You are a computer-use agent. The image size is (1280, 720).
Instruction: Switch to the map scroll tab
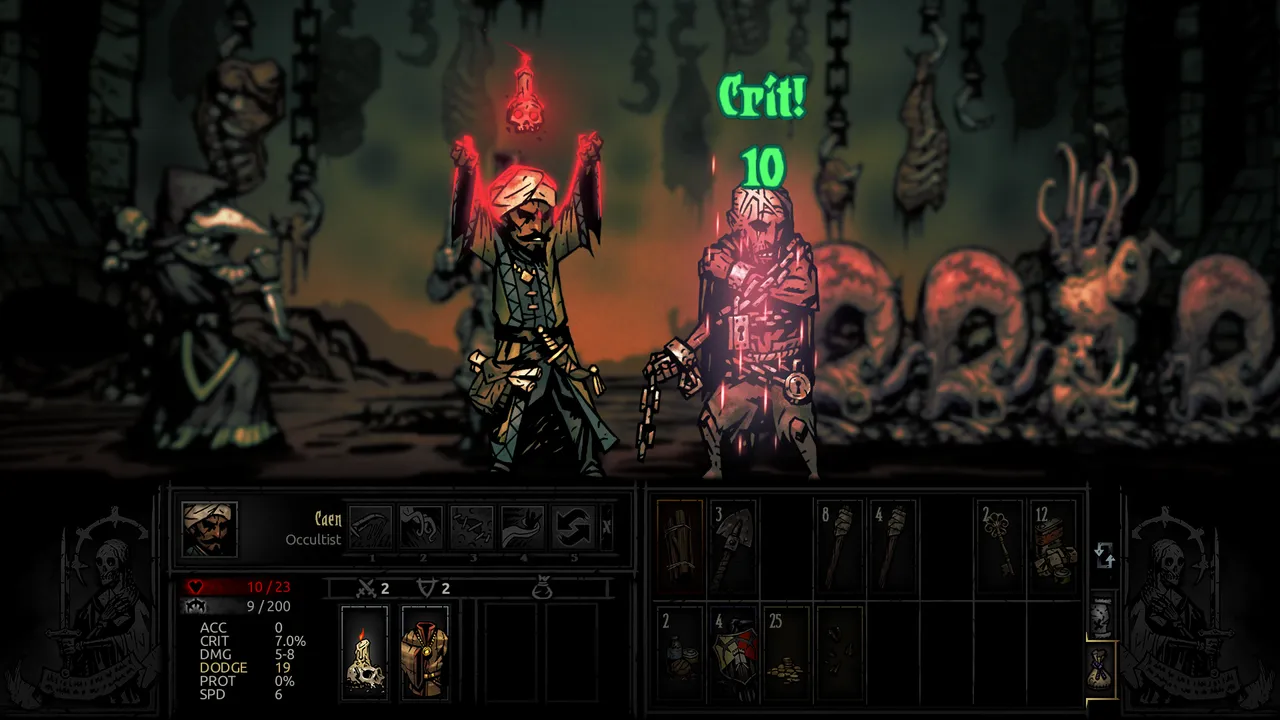tap(1101, 618)
